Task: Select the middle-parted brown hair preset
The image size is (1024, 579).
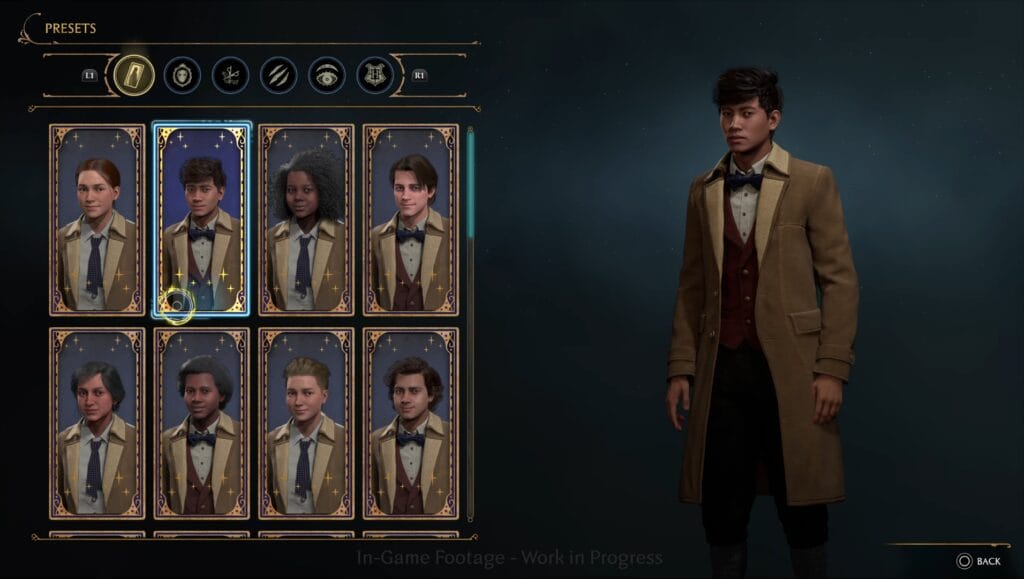Action: (410, 219)
